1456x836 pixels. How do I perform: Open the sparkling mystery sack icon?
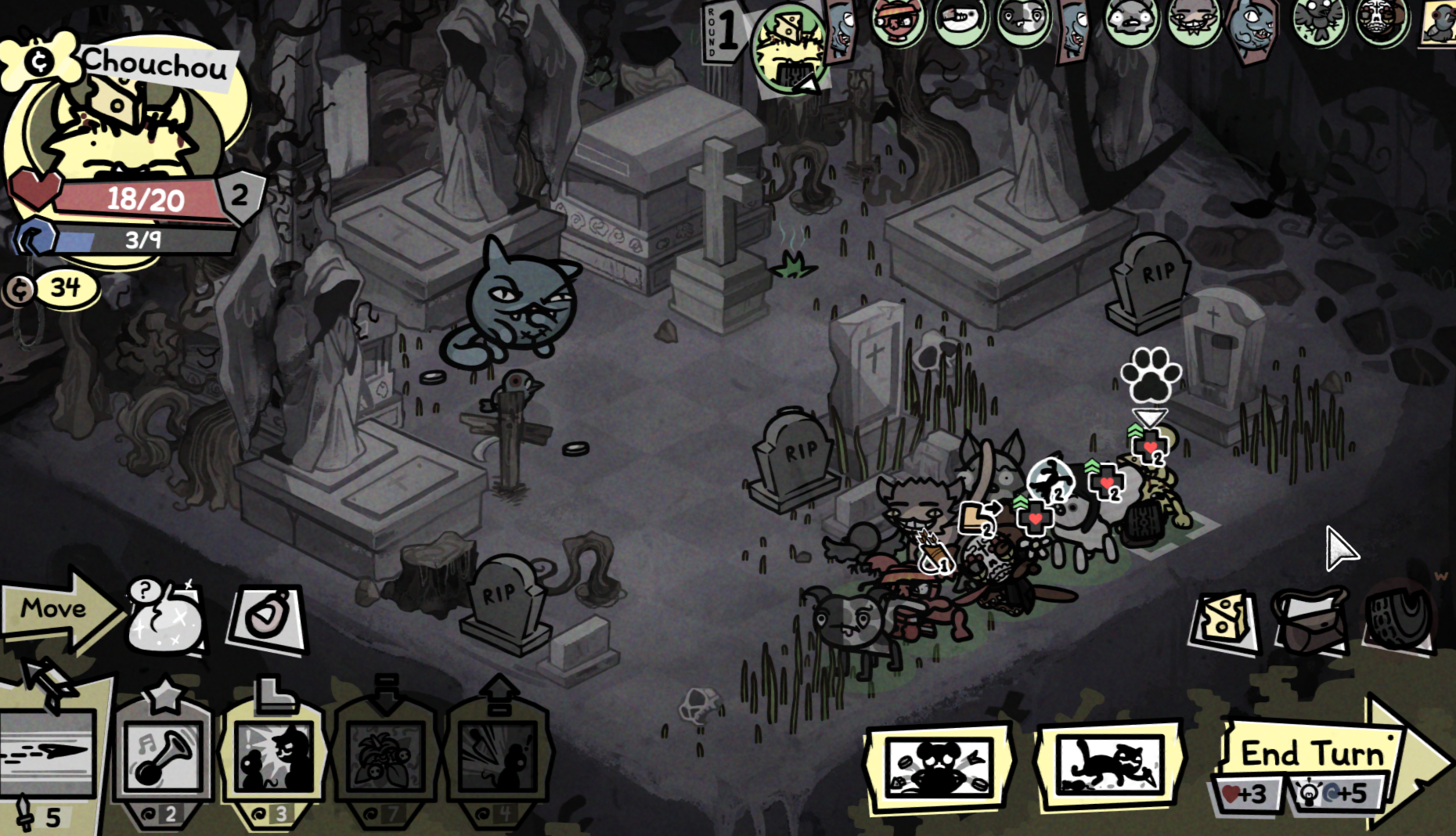pyautogui.click(x=166, y=620)
